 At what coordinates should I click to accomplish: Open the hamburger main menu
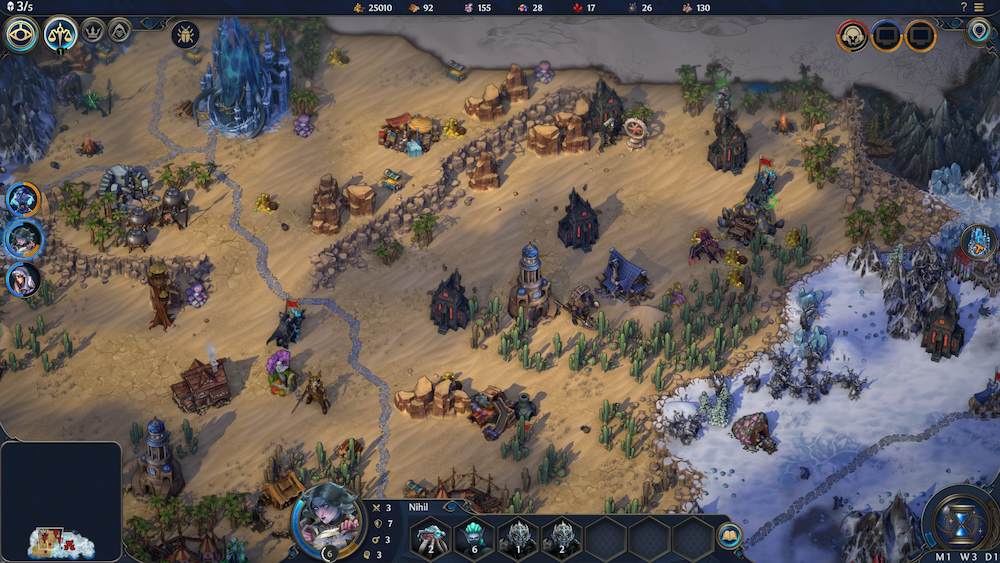click(x=979, y=7)
